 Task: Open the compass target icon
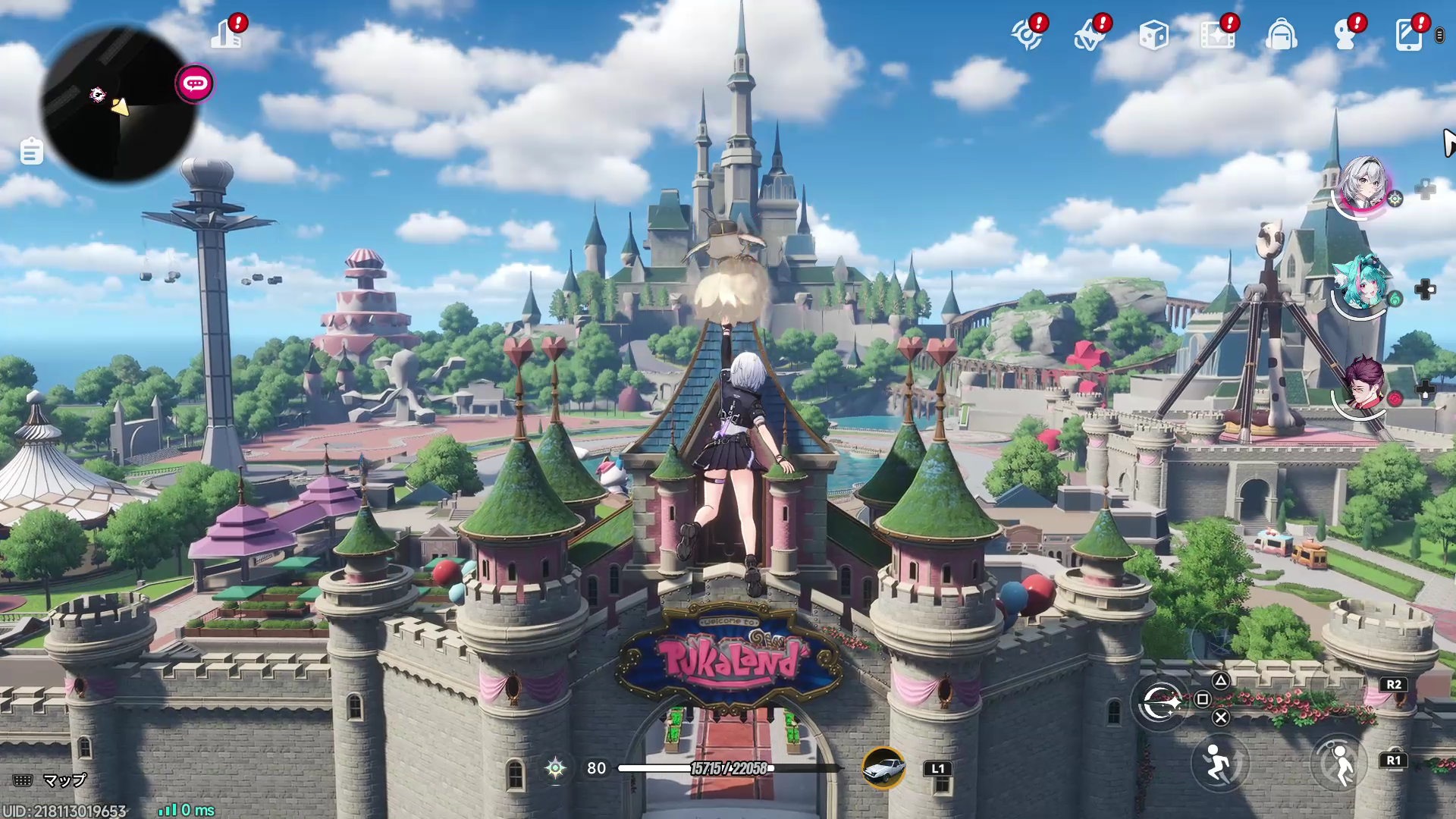(x=1027, y=35)
